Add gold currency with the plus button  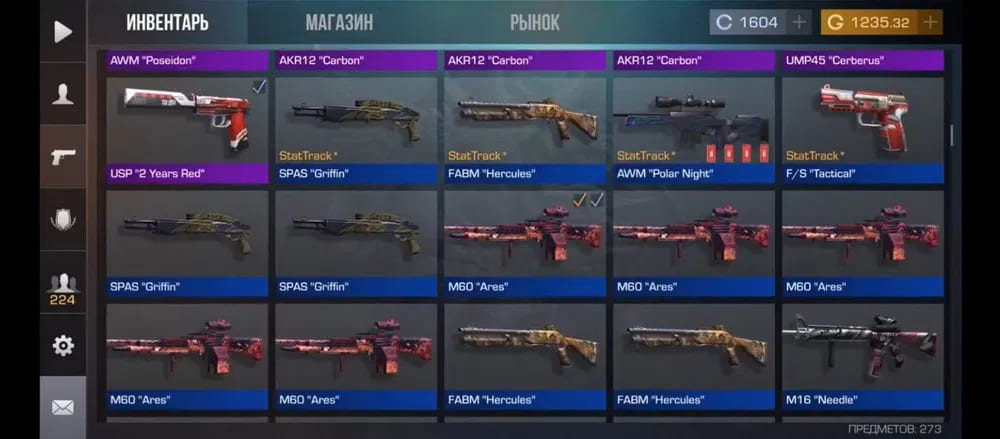[x=930, y=22]
